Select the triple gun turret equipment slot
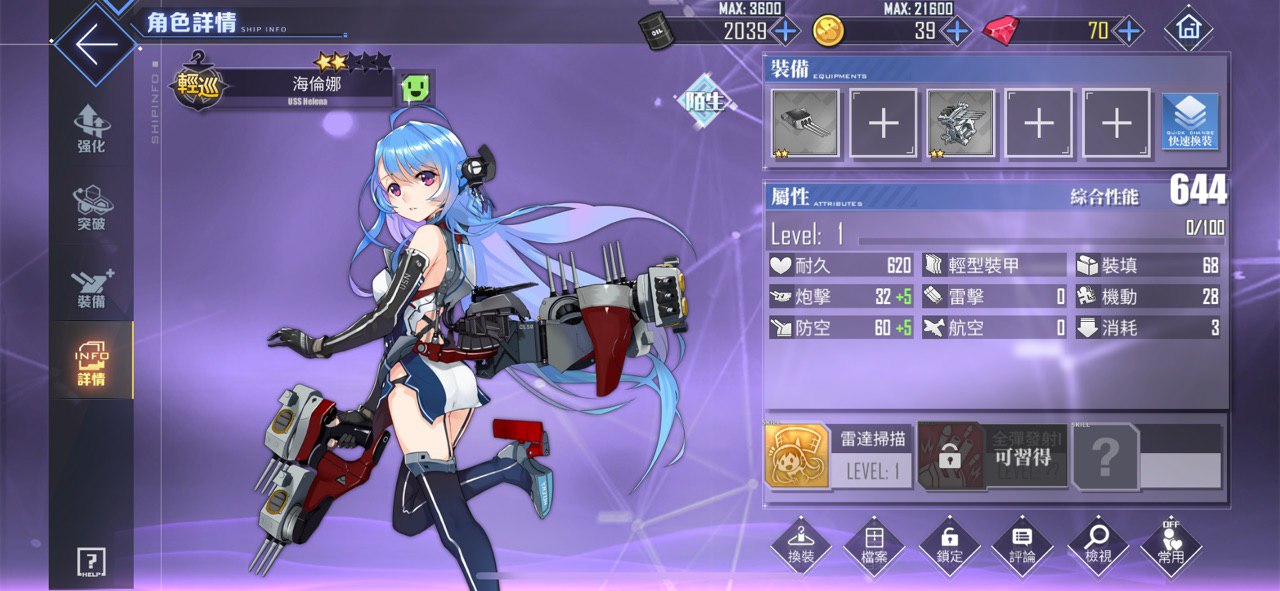1280x591 pixels. (806, 123)
